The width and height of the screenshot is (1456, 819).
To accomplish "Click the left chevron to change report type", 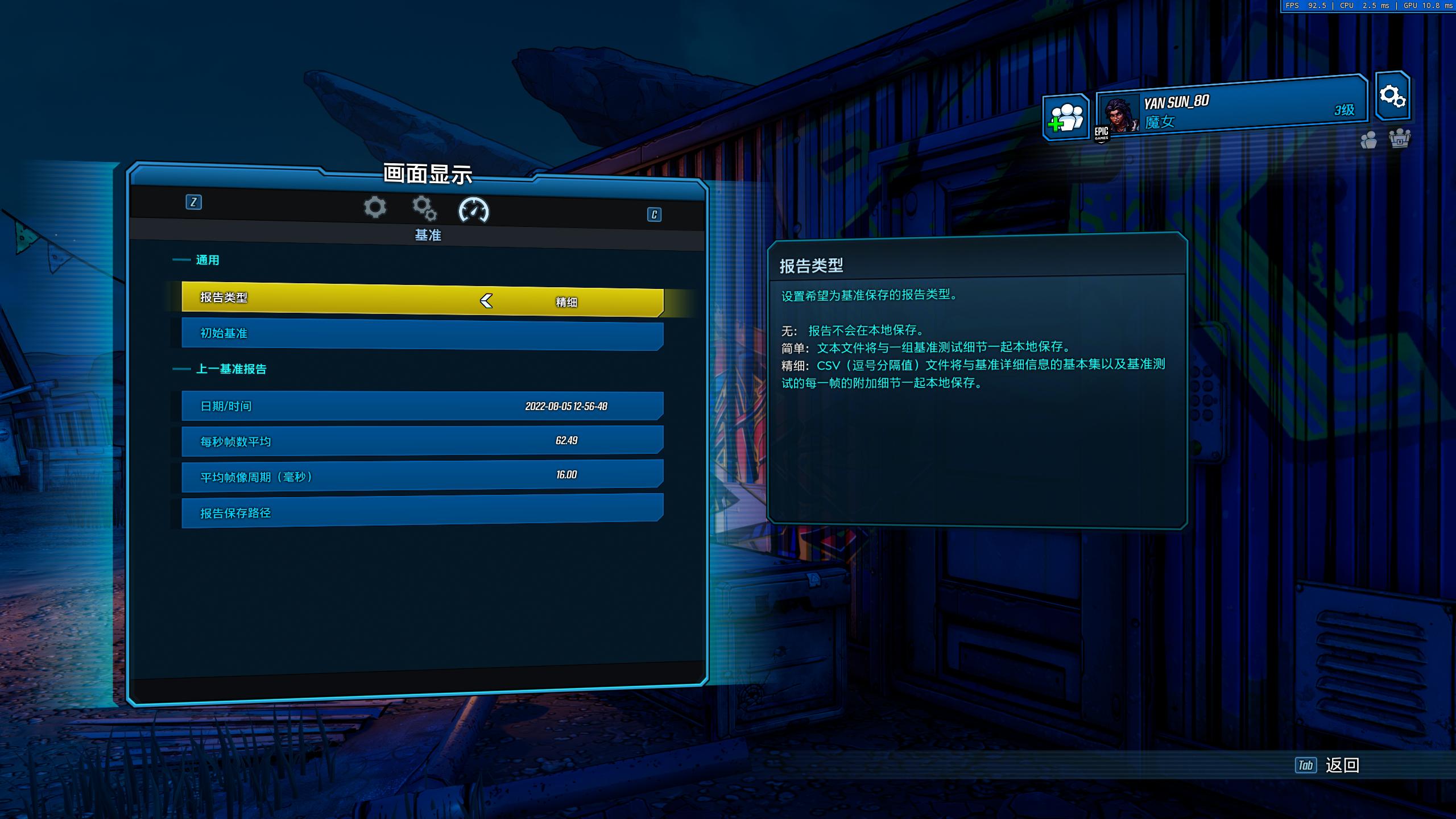I will [486, 302].
